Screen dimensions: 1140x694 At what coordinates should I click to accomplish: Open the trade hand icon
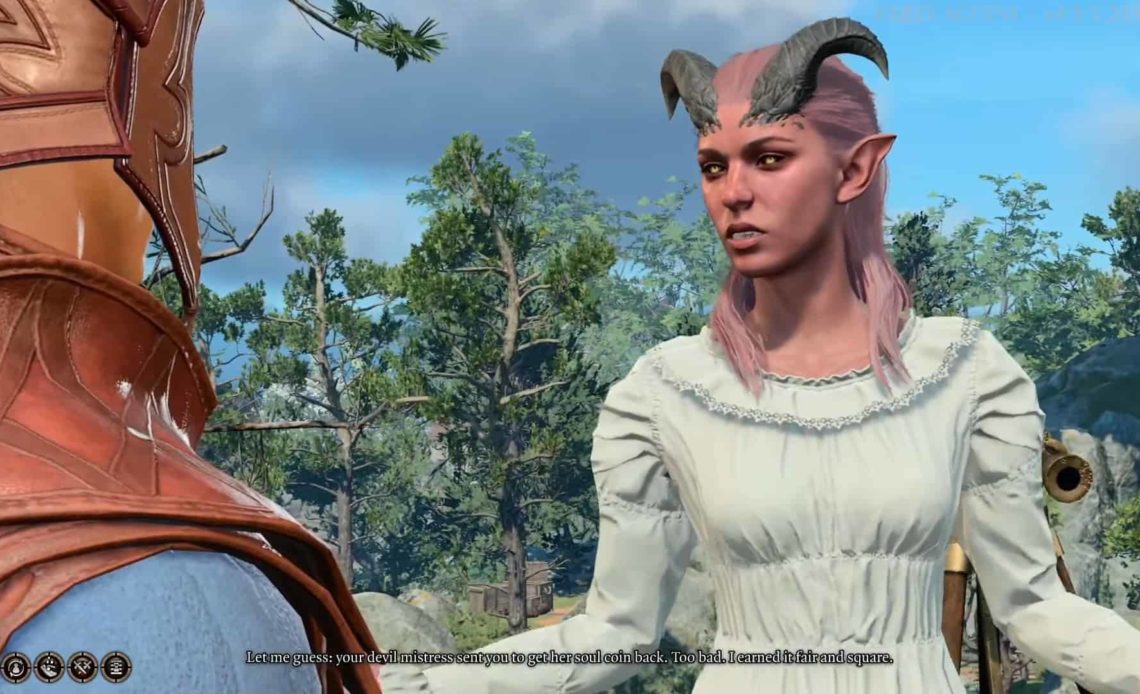coord(49,666)
